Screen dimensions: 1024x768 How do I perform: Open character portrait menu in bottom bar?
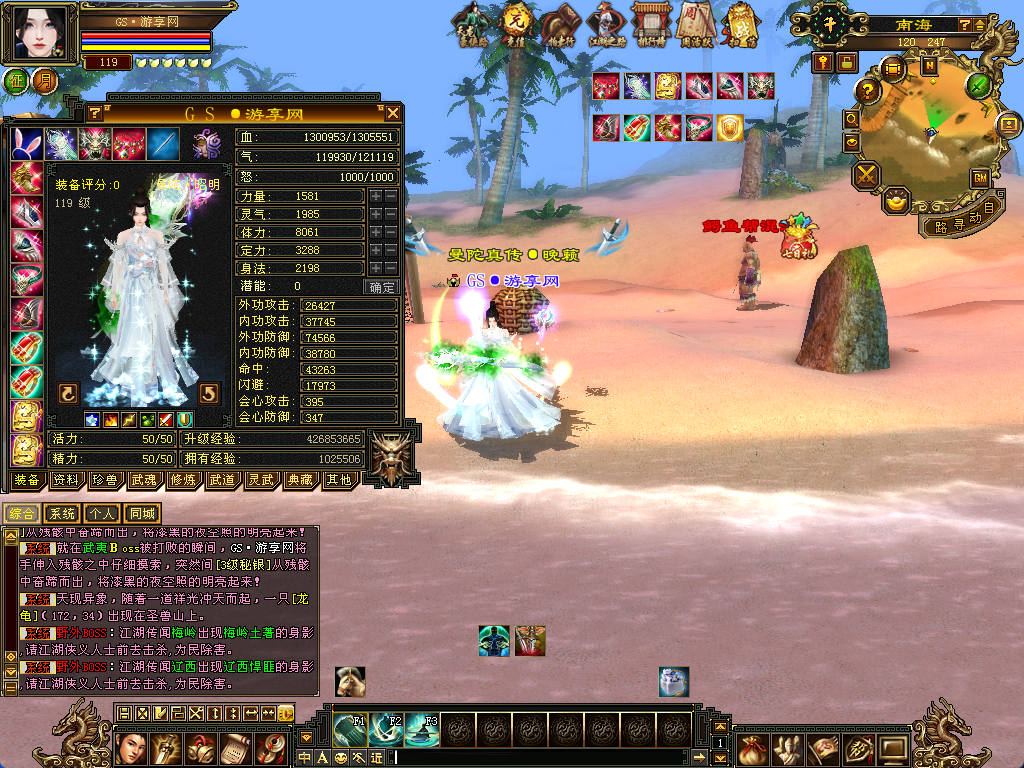pyautogui.click(x=133, y=747)
